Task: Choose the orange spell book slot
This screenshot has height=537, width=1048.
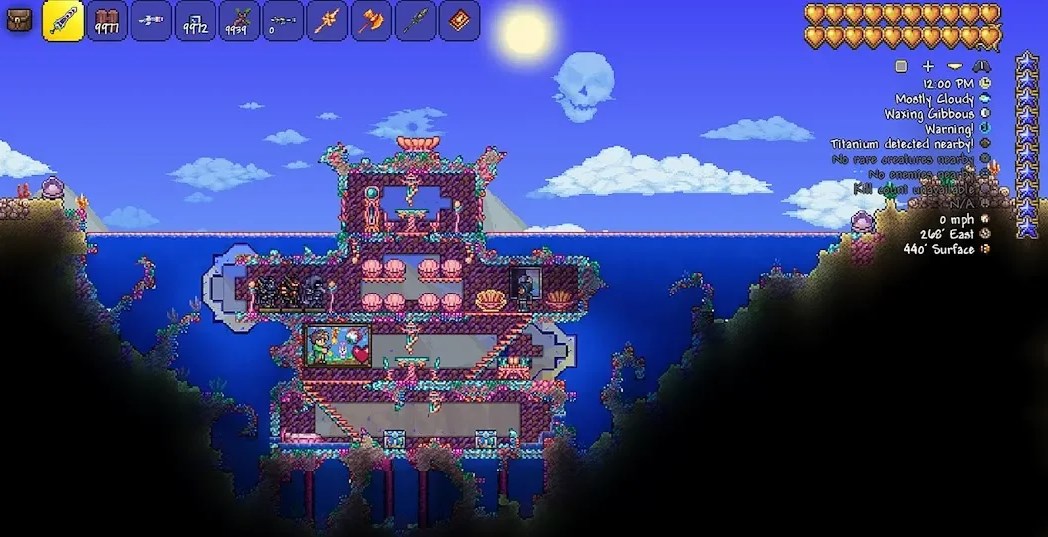Action: [x=459, y=21]
